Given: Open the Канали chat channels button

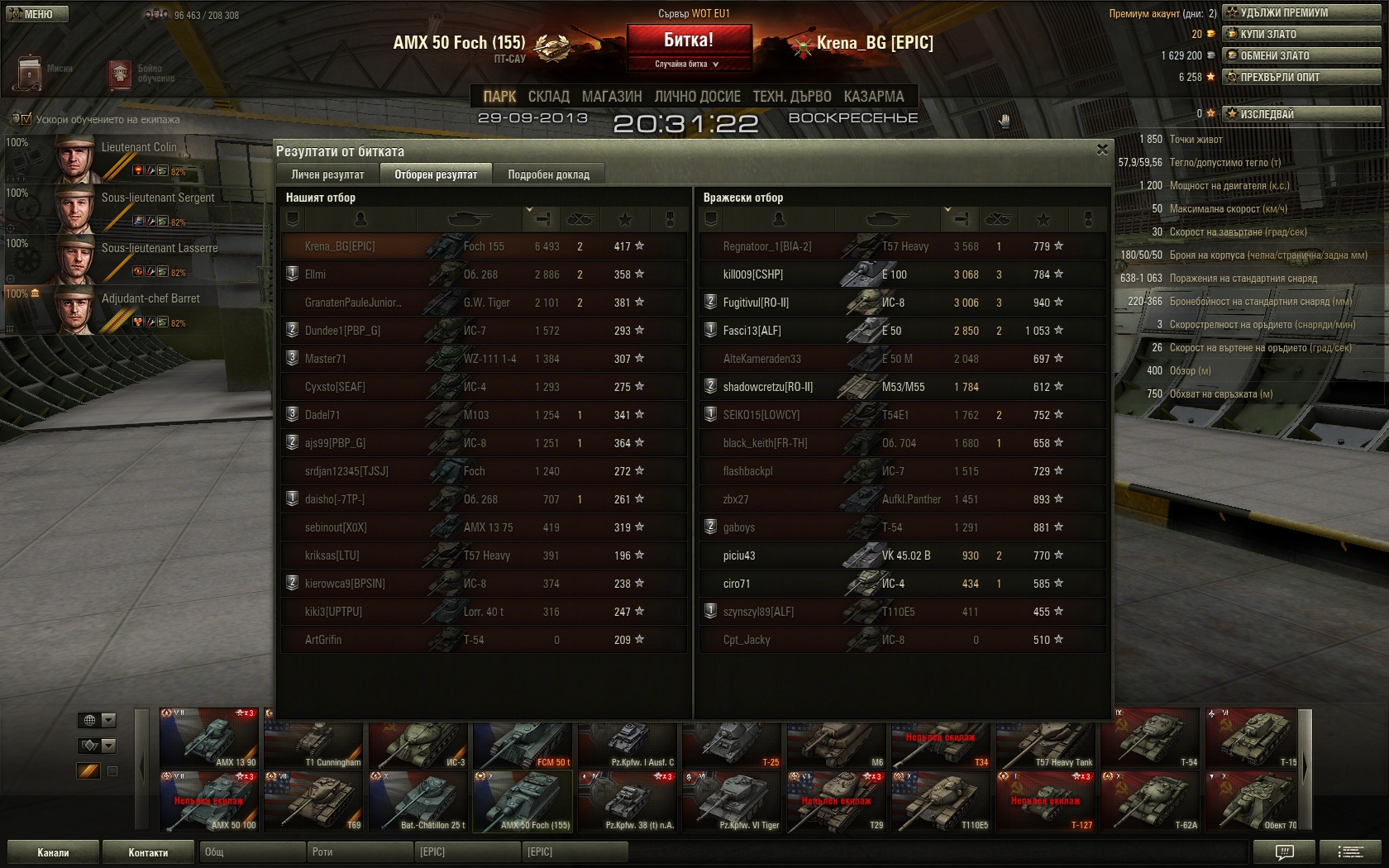Looking at the screenshot, I should 53,852.
